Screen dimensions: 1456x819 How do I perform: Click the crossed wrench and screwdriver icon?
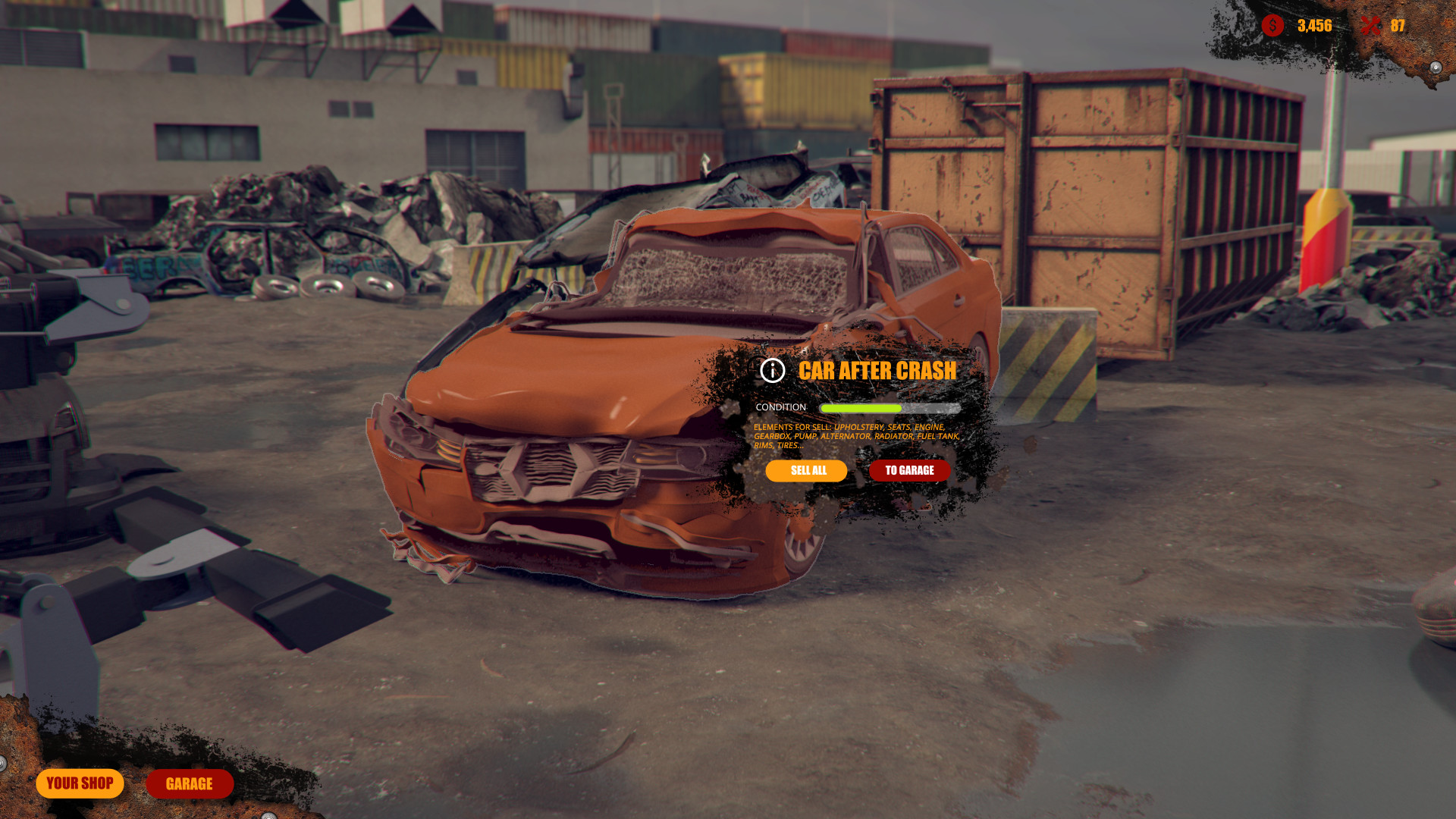pyautogui.click(x=1371, y=25)
